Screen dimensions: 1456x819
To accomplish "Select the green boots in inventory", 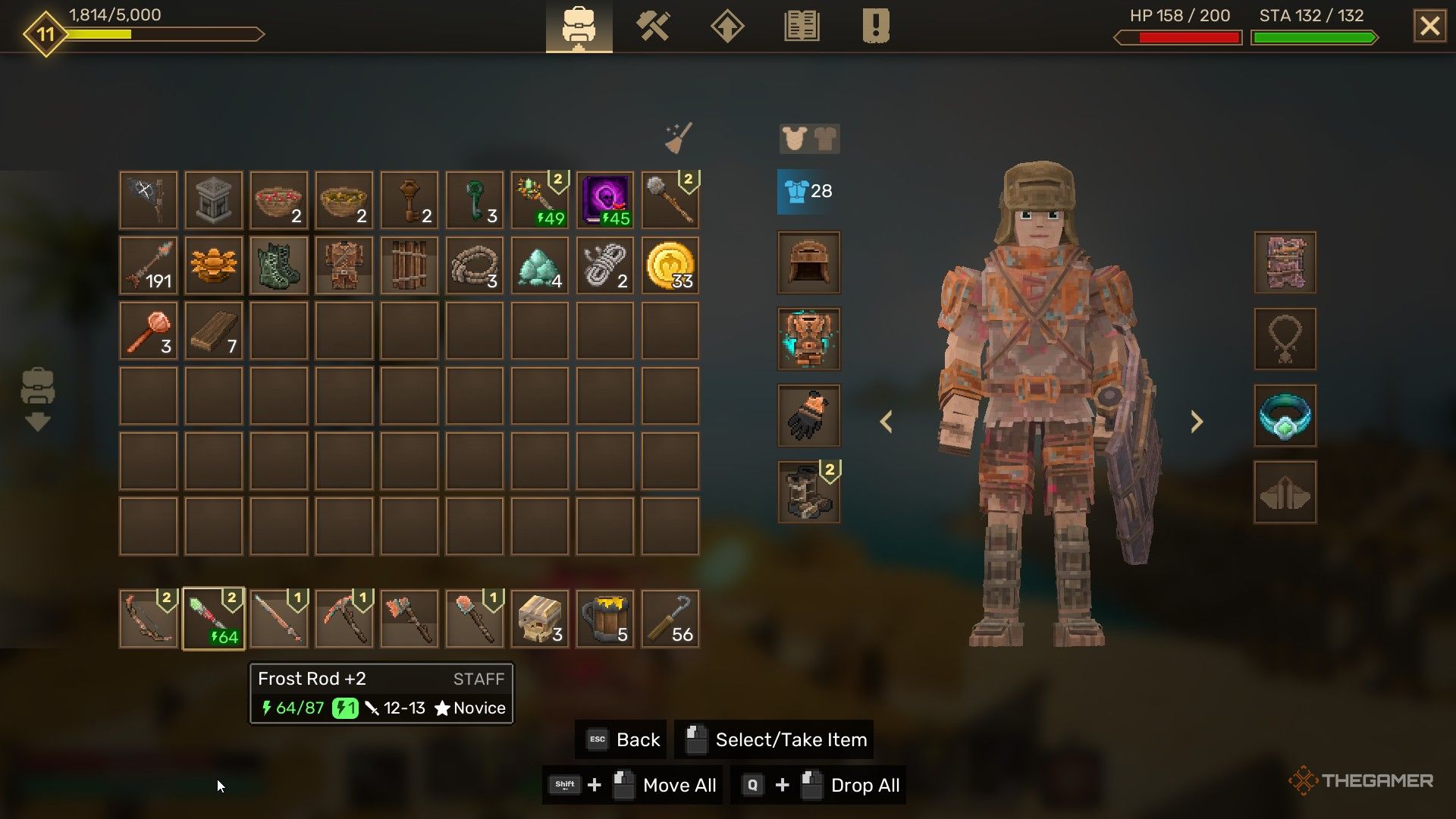I will (x=279, y=265).
